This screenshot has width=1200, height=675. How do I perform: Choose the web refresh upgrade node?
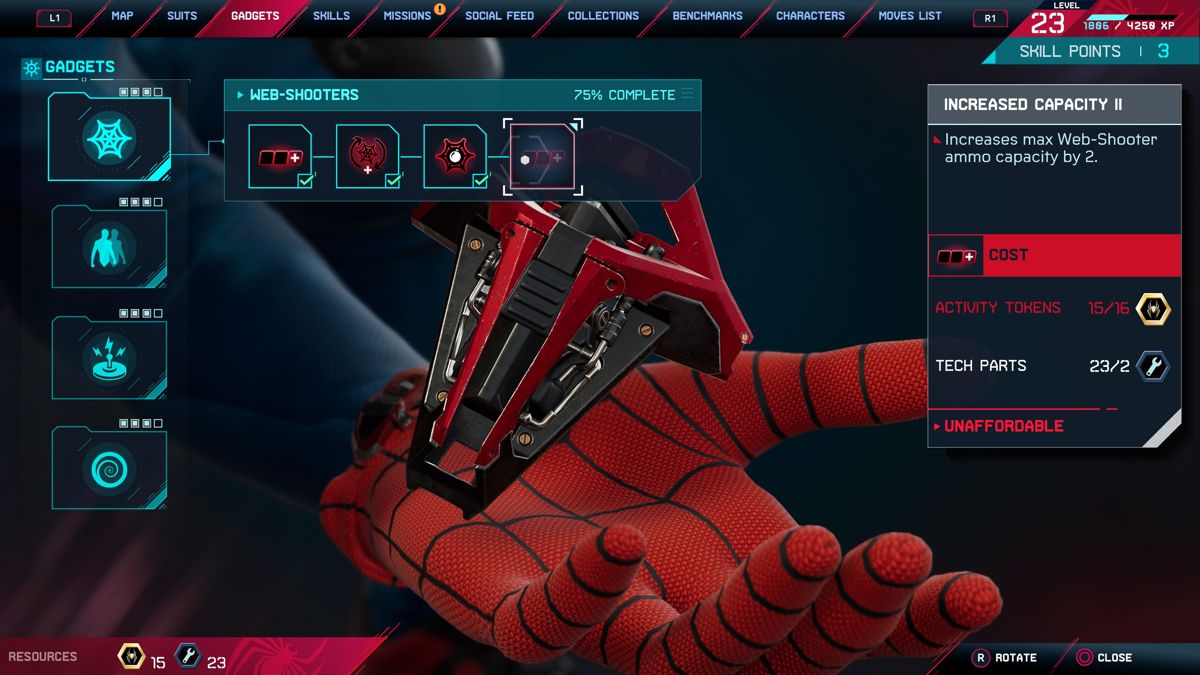point(367,157)
